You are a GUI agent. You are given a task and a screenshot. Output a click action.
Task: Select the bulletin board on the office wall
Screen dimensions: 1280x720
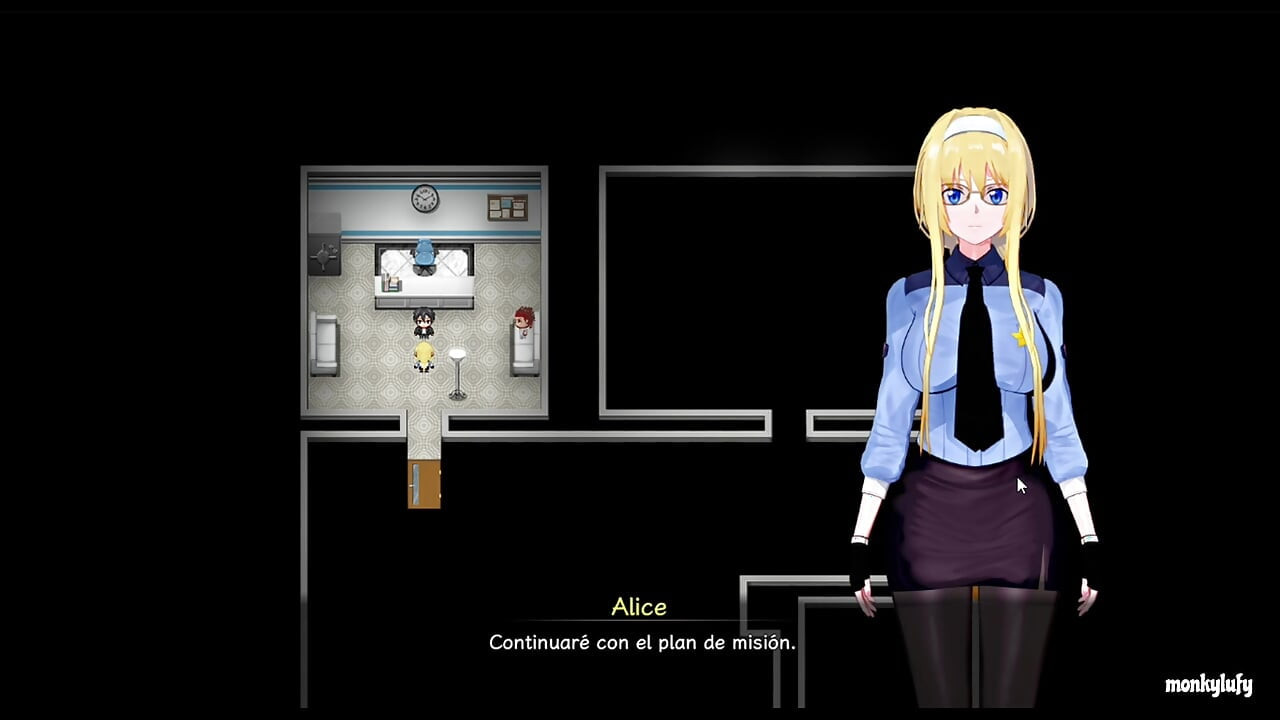tap(507, 205)
